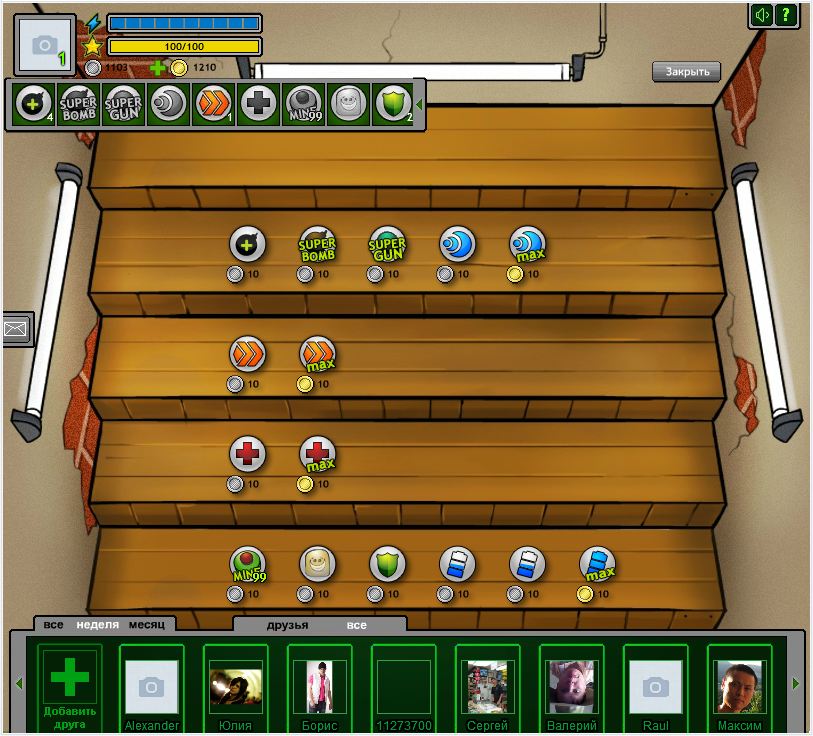
Task: Buy the red cross max health item
Action: click(x=317, y=455)
